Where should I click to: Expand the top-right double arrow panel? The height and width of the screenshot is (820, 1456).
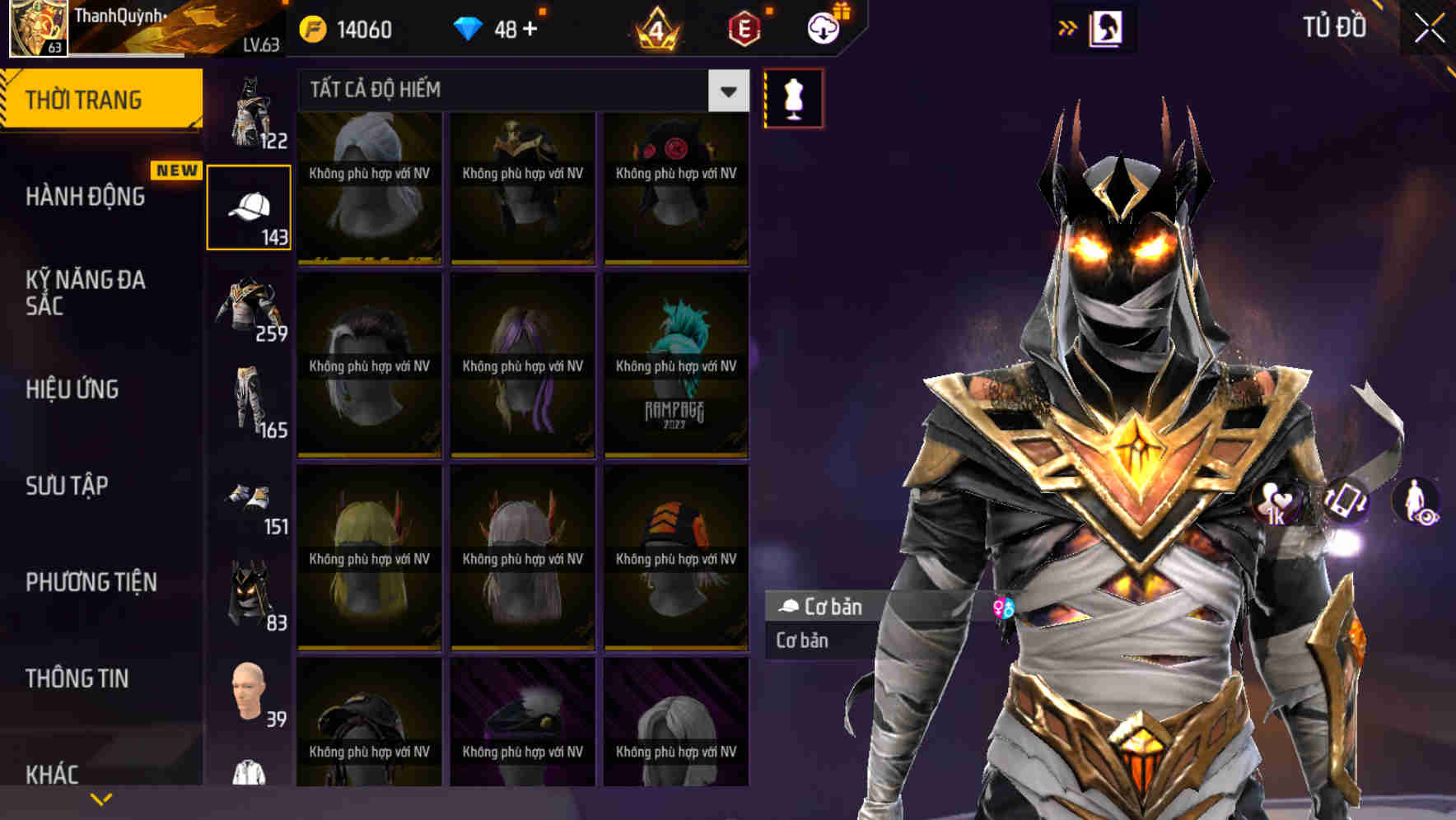point(1069,27)
